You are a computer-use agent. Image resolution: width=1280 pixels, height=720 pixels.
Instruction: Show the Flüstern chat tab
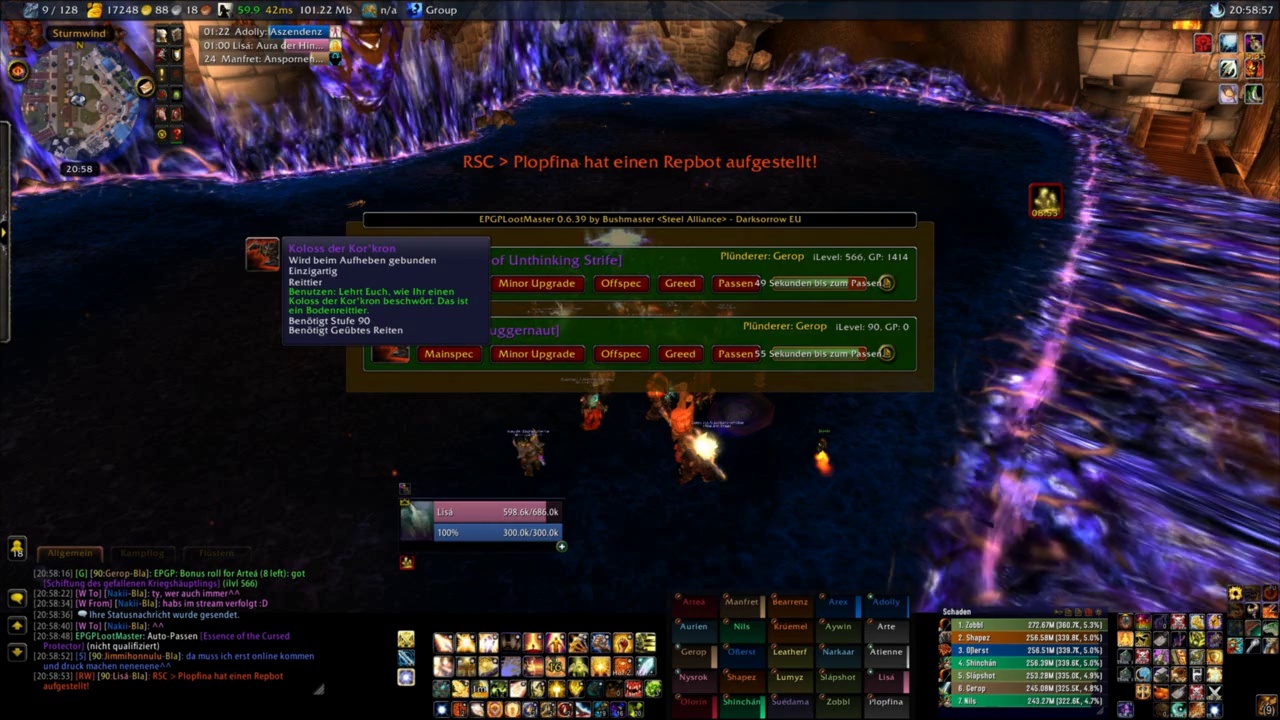(215, 553)
